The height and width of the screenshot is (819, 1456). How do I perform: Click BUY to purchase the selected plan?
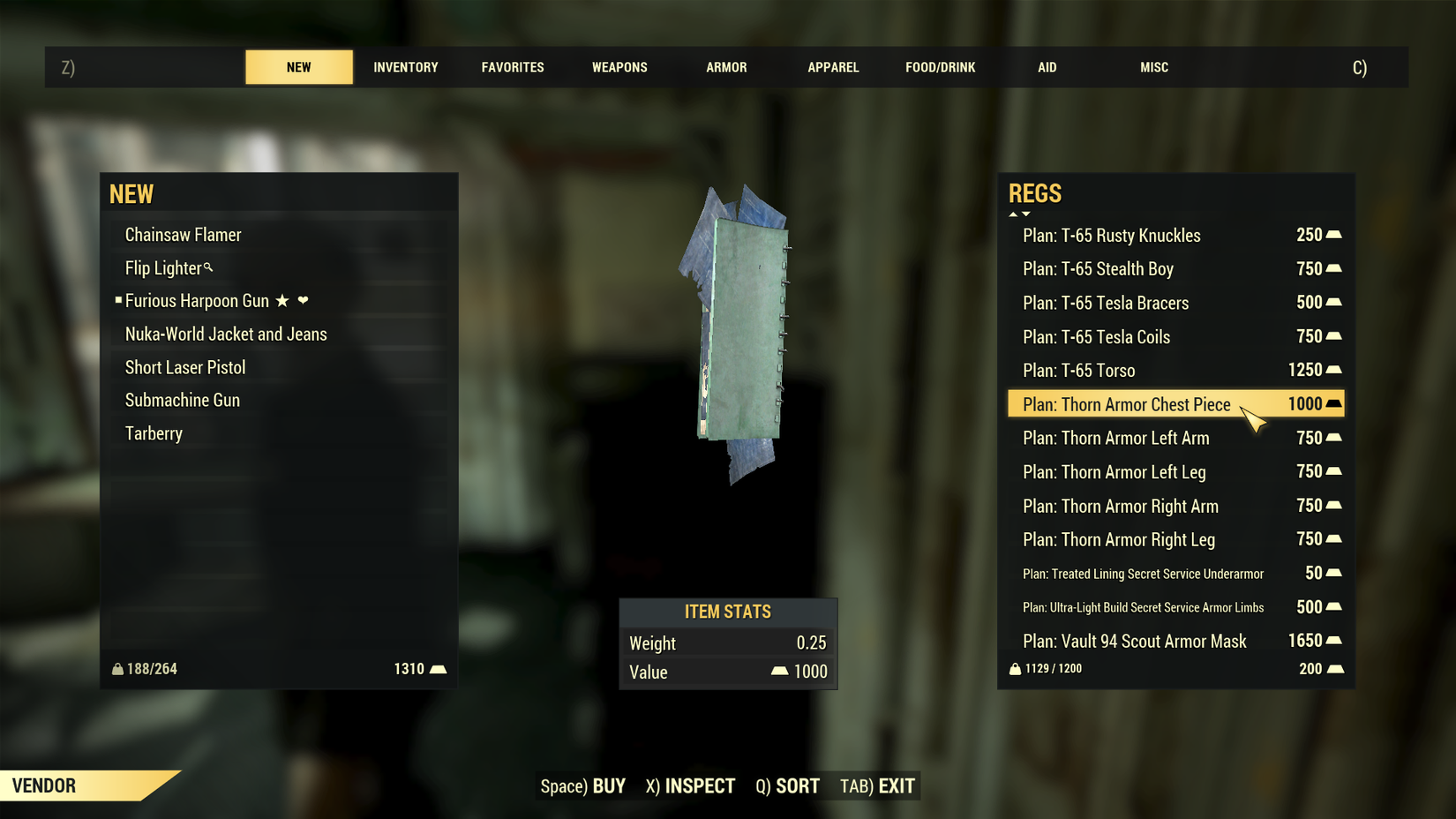(607, 785)
